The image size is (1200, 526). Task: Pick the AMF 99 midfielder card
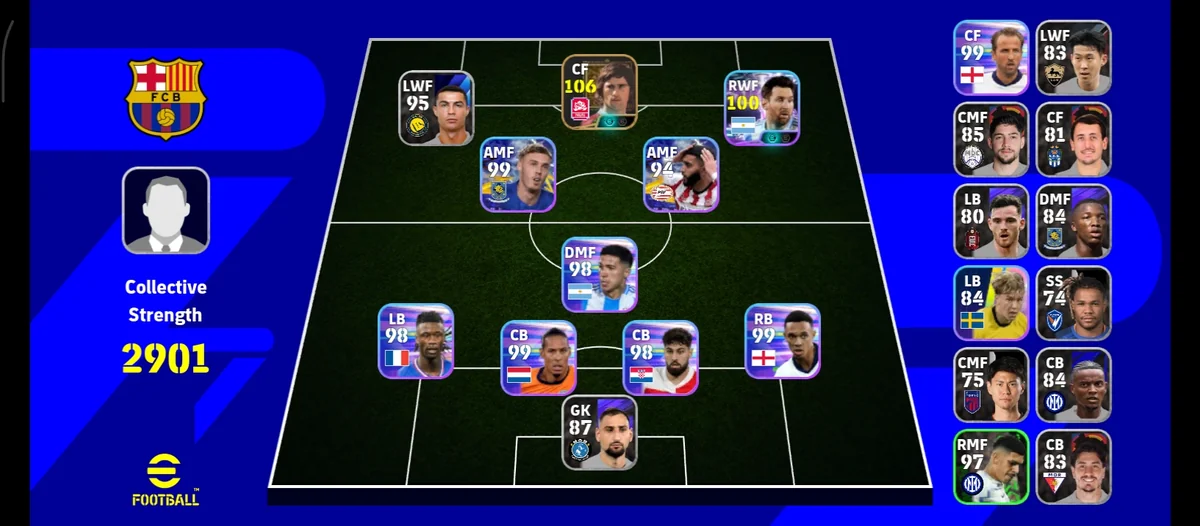518,175
